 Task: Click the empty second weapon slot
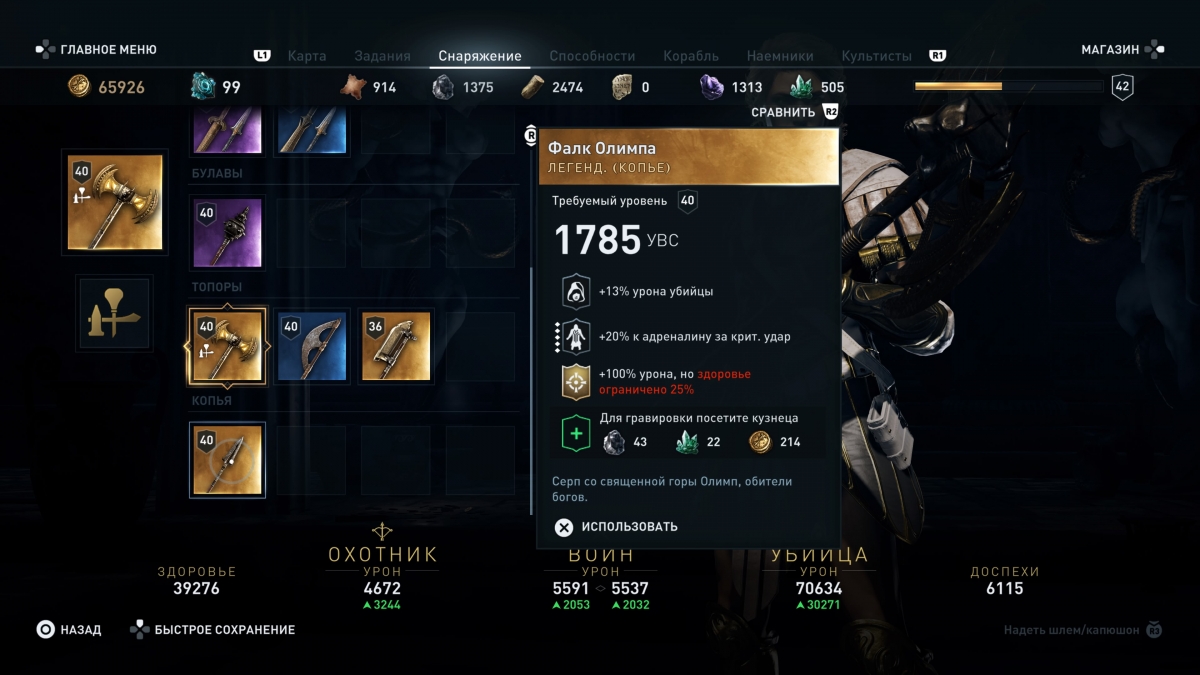(x=114, y=313)
